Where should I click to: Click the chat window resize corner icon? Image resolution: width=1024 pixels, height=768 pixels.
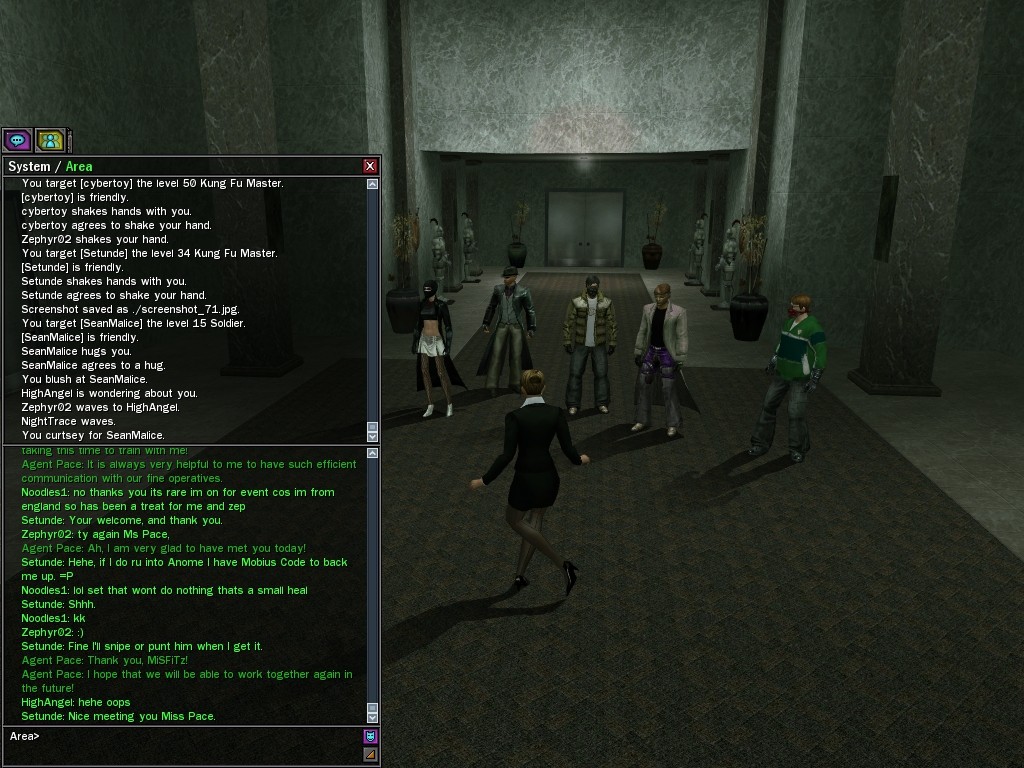370,755
